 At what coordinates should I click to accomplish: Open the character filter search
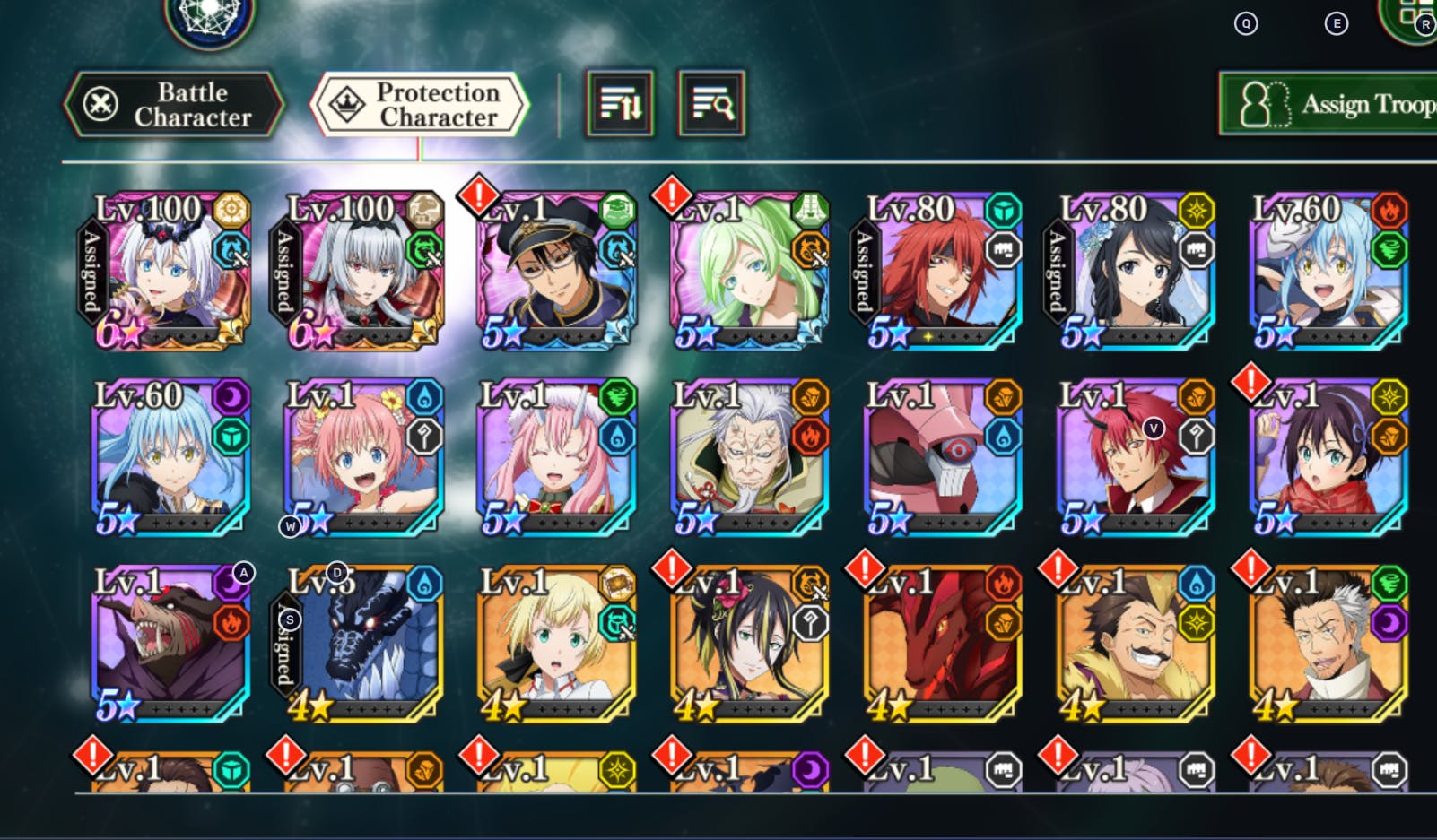pos(711,104)
